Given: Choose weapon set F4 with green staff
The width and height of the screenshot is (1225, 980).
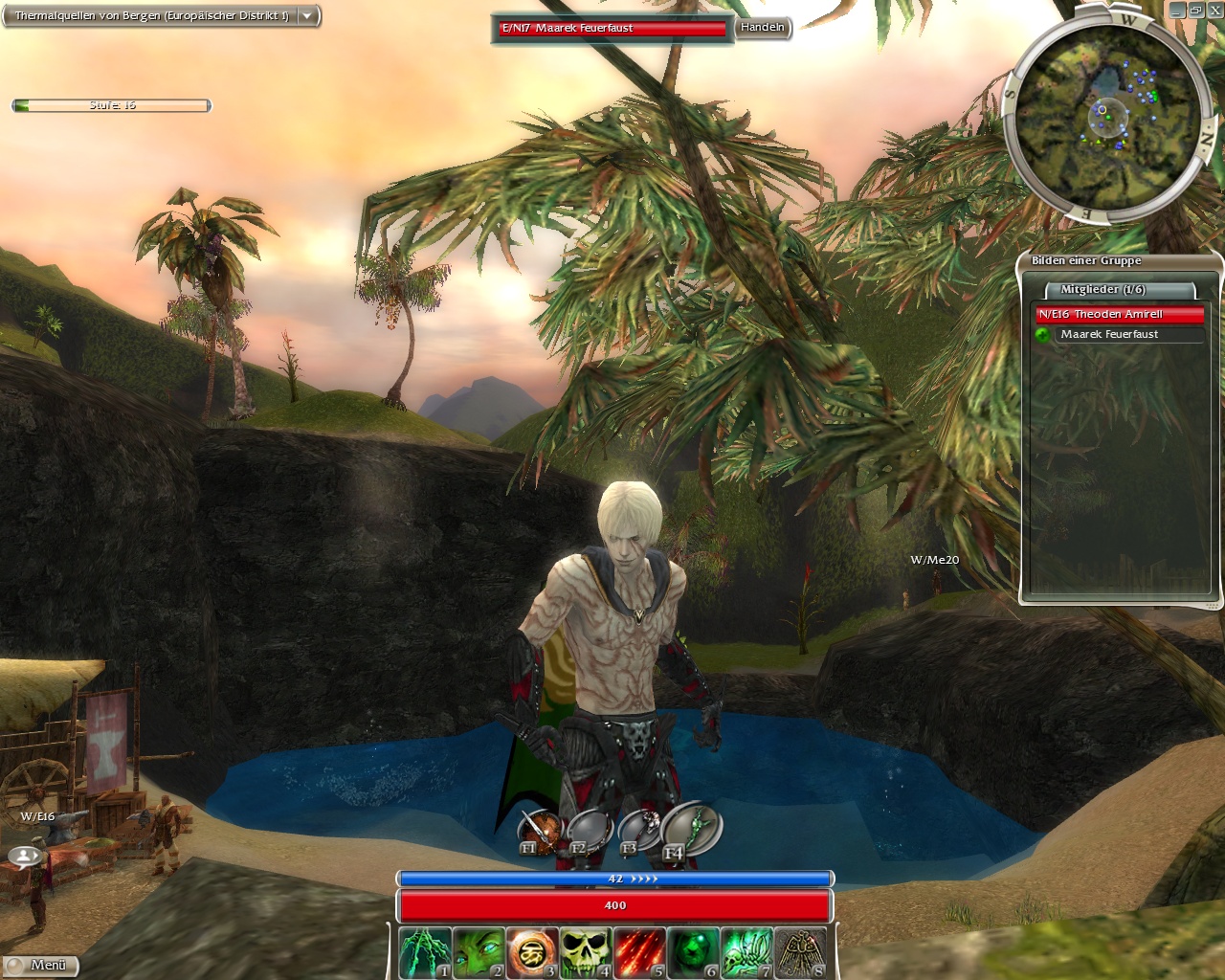Looking at the screenshot, I should (692, 828).
